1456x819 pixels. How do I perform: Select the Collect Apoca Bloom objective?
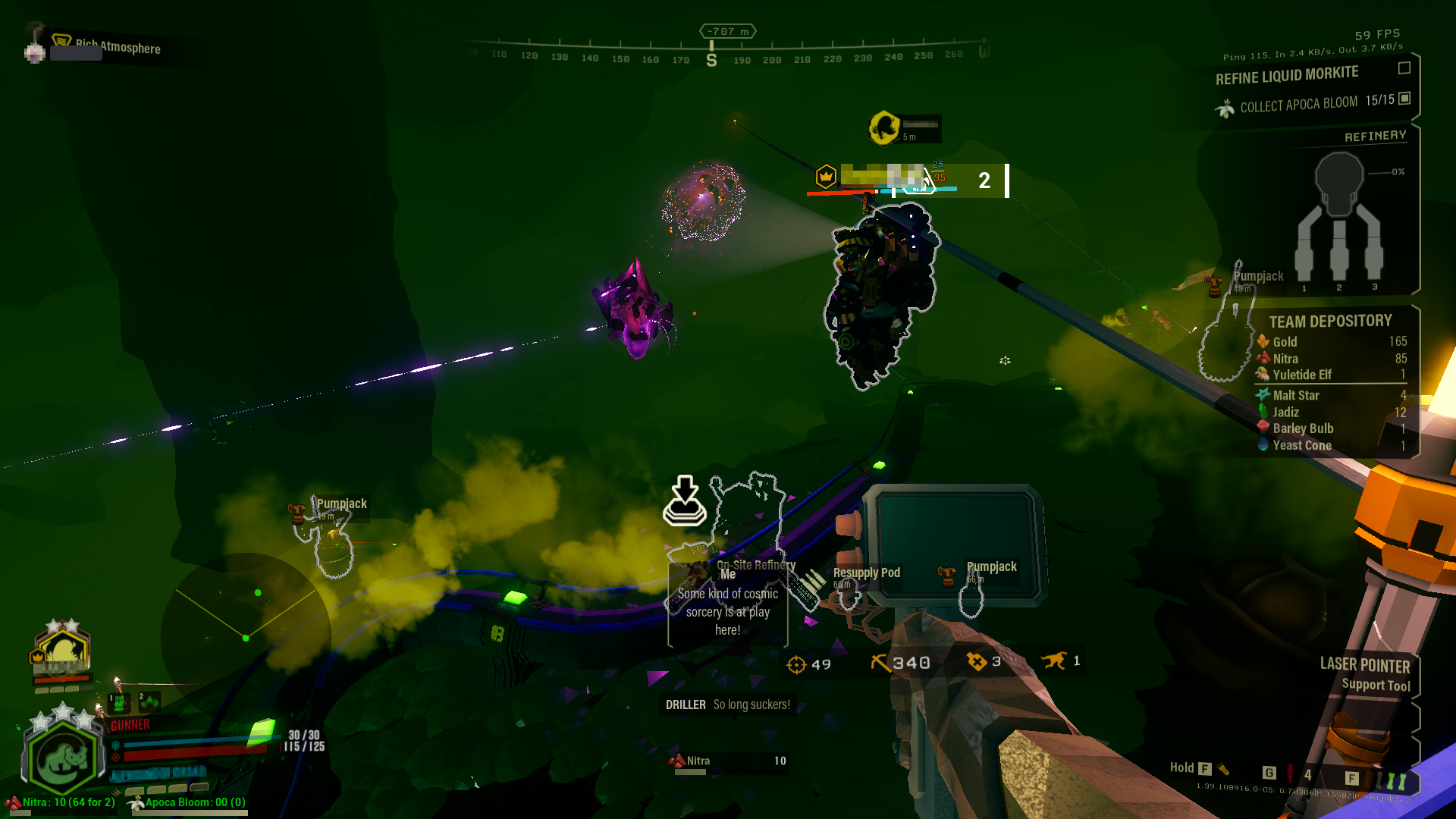click(1298, 104)
